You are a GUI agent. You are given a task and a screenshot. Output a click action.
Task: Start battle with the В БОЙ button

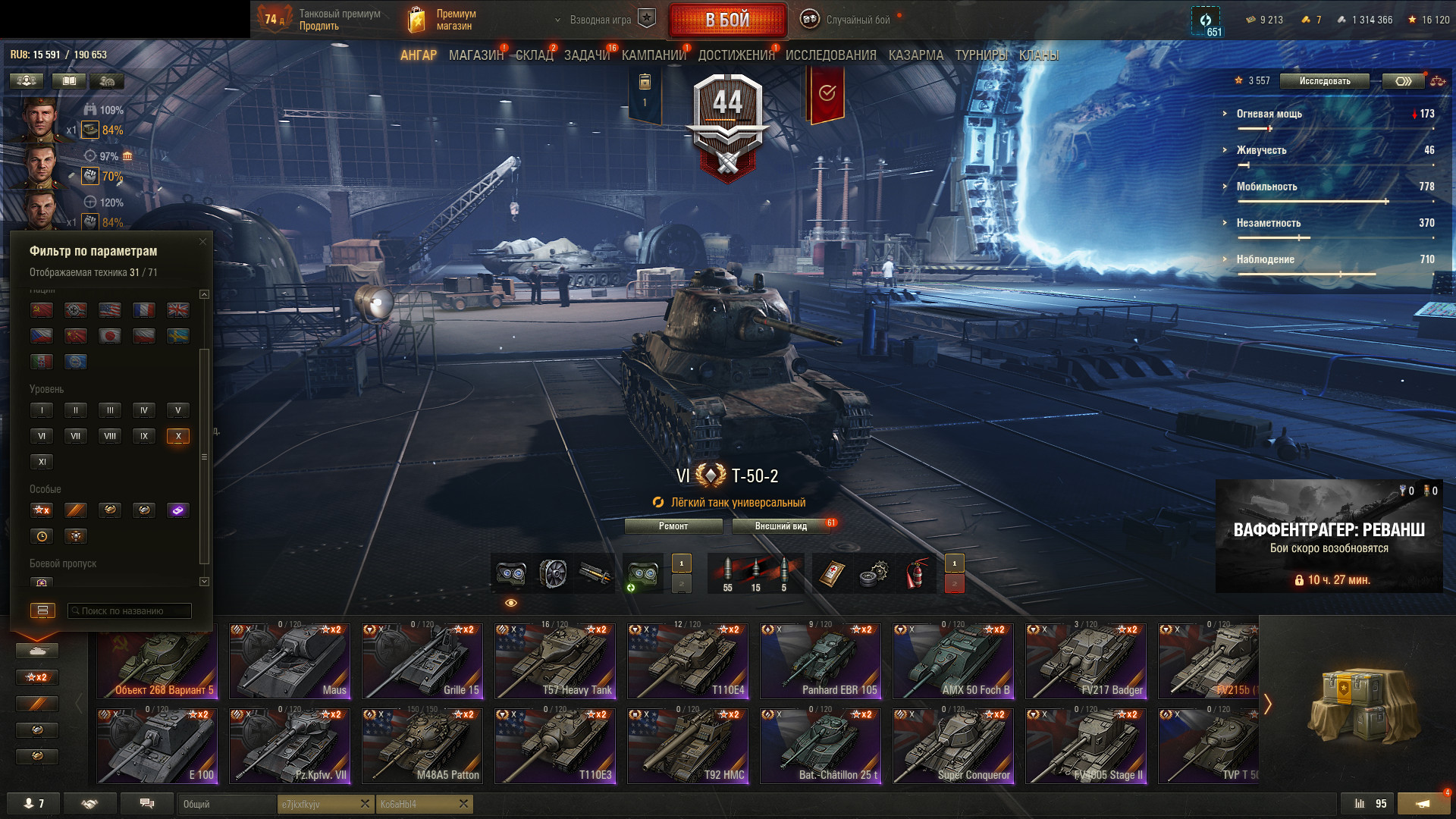point(727,20)
